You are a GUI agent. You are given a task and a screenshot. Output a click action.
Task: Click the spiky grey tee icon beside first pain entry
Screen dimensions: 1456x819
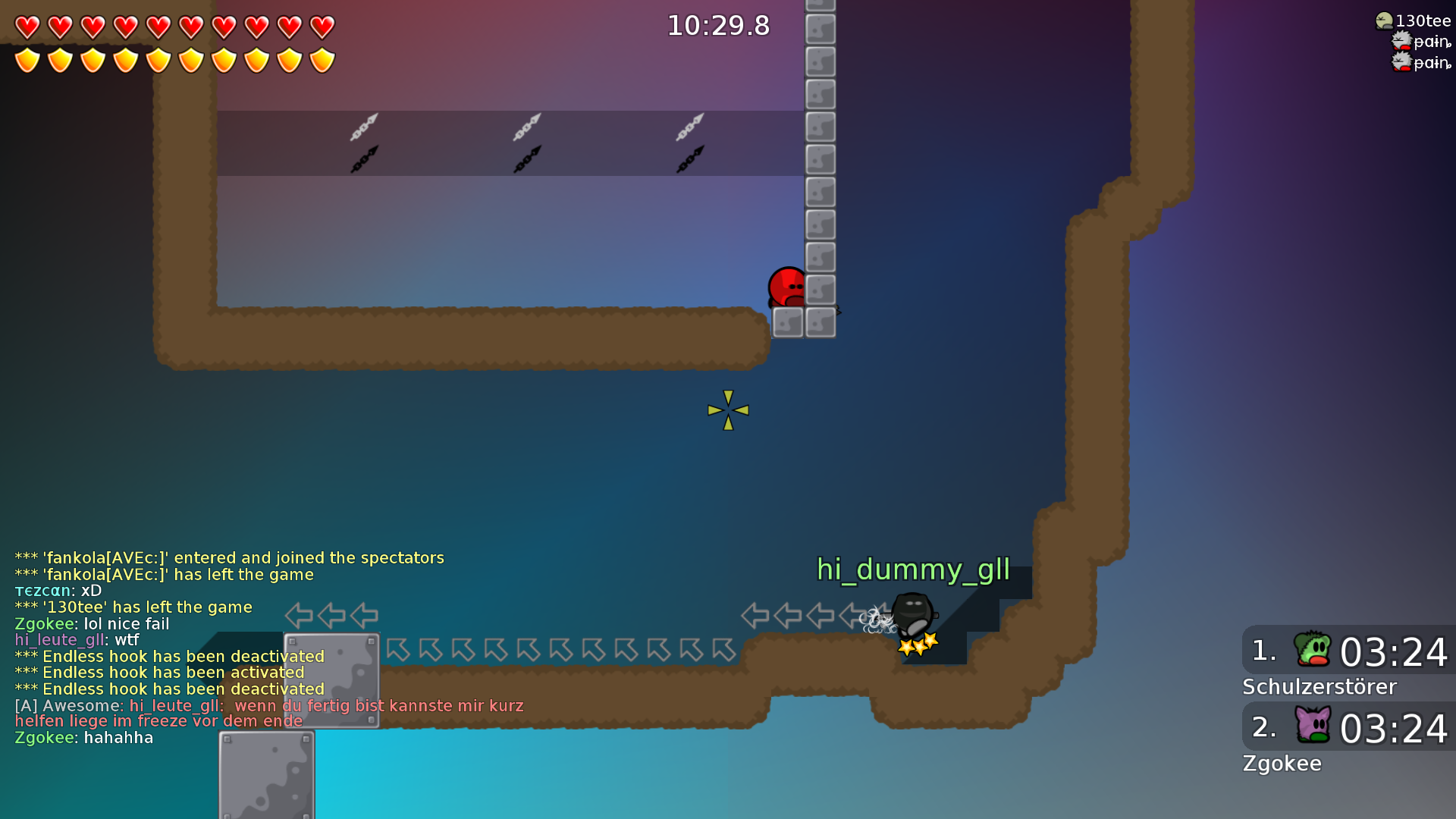click(1400, 42)
